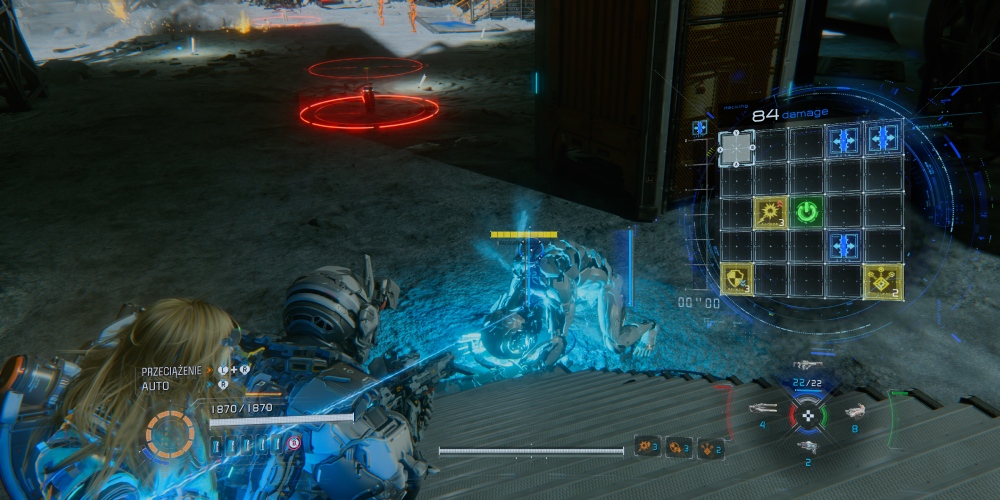Select the yellow burst node on the hacking grid
The width and height of the screenshot is (1000, 500).
[770, 211]
